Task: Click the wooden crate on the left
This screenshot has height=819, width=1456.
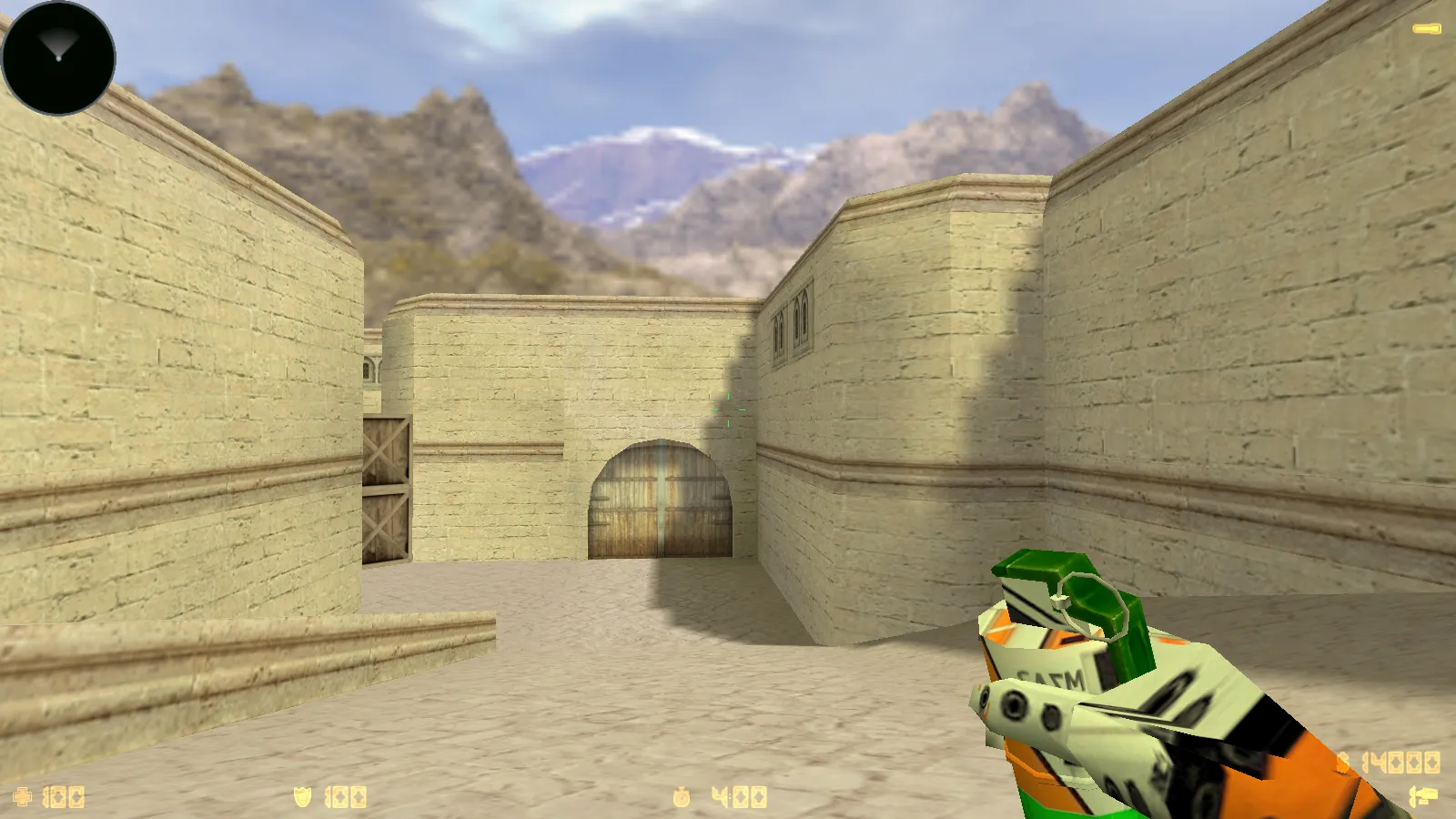Action: pyautogui.click(x=387, y=487)
